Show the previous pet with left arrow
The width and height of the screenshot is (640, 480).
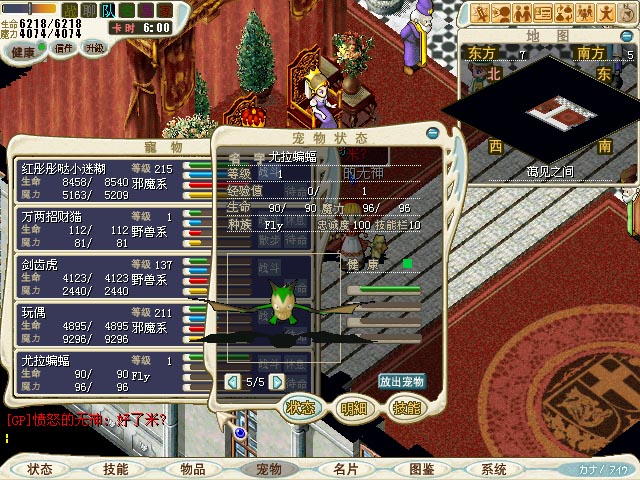[x=232, y=381]
